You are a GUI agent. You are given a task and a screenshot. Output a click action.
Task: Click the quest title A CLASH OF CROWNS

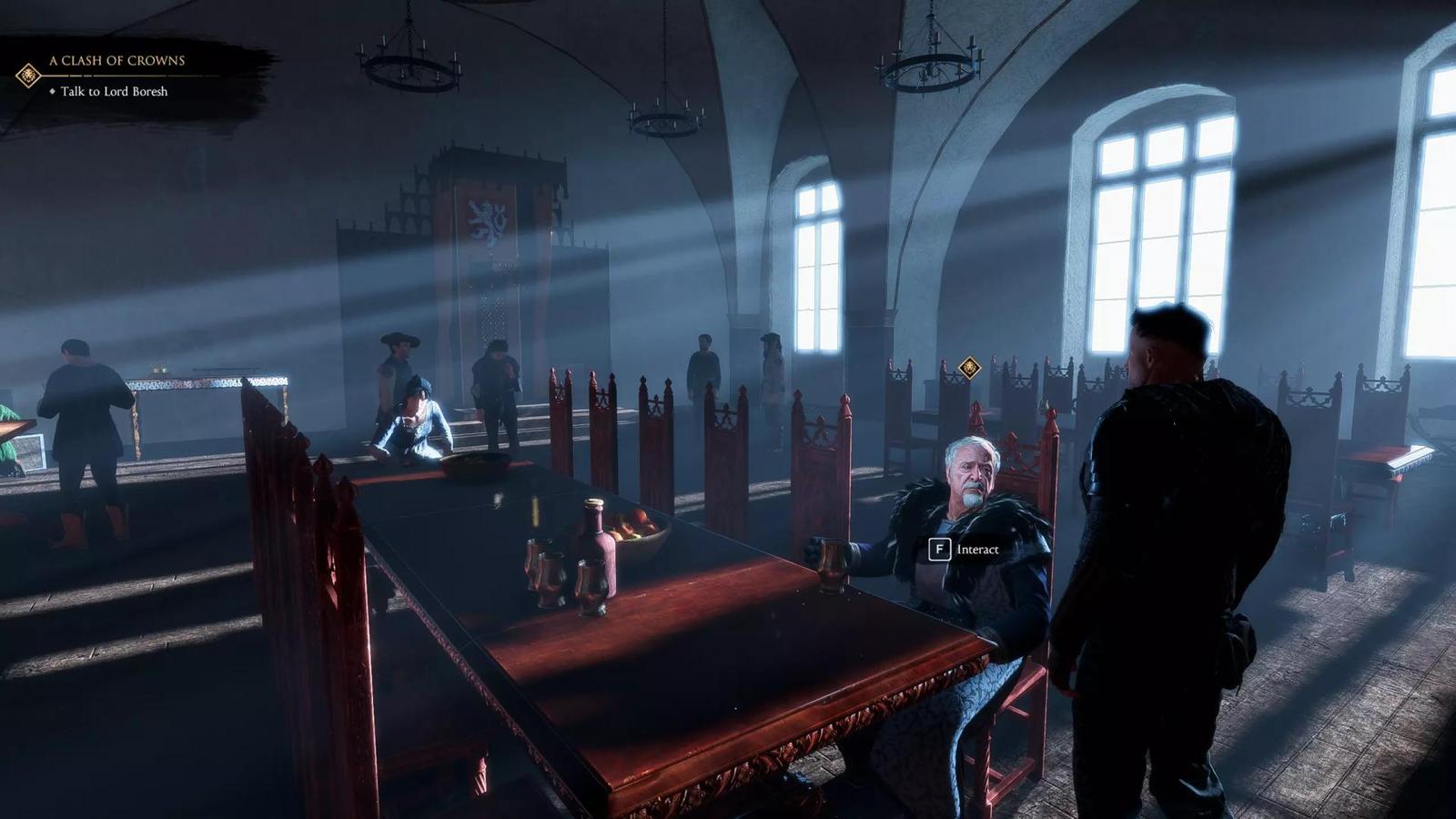coord(116,60)
